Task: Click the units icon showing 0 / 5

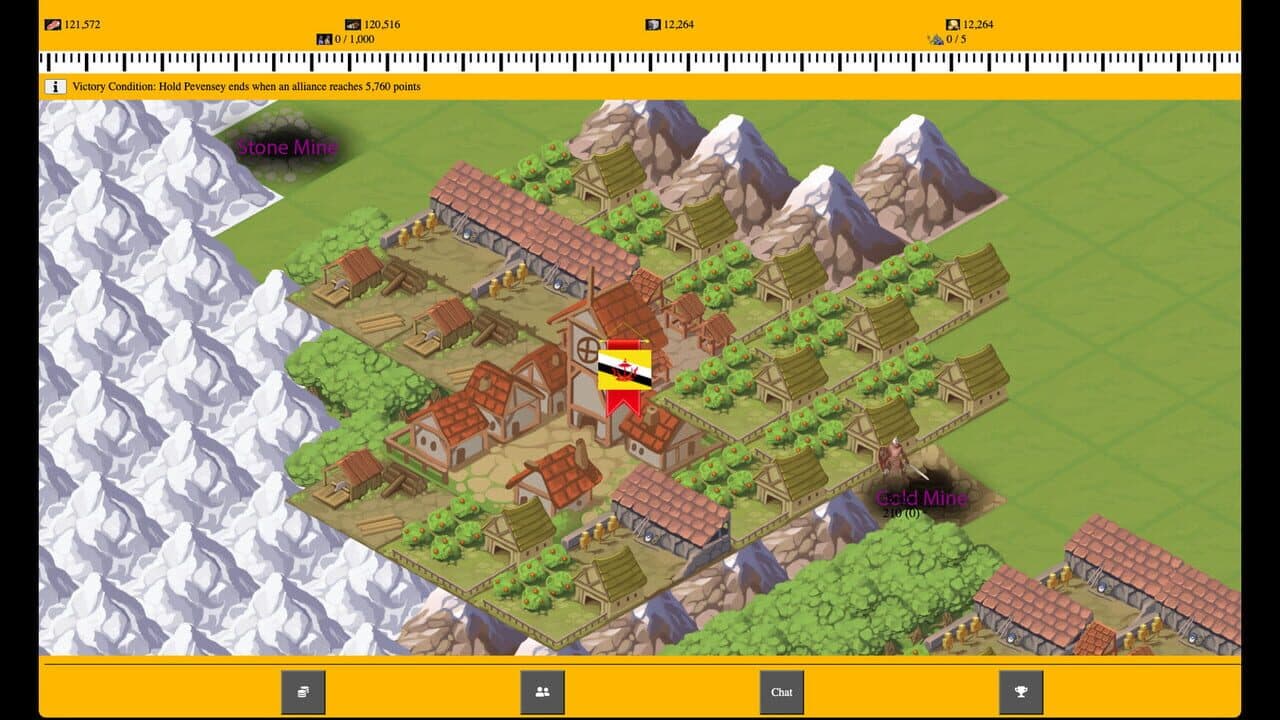Action: coord(935,38)
